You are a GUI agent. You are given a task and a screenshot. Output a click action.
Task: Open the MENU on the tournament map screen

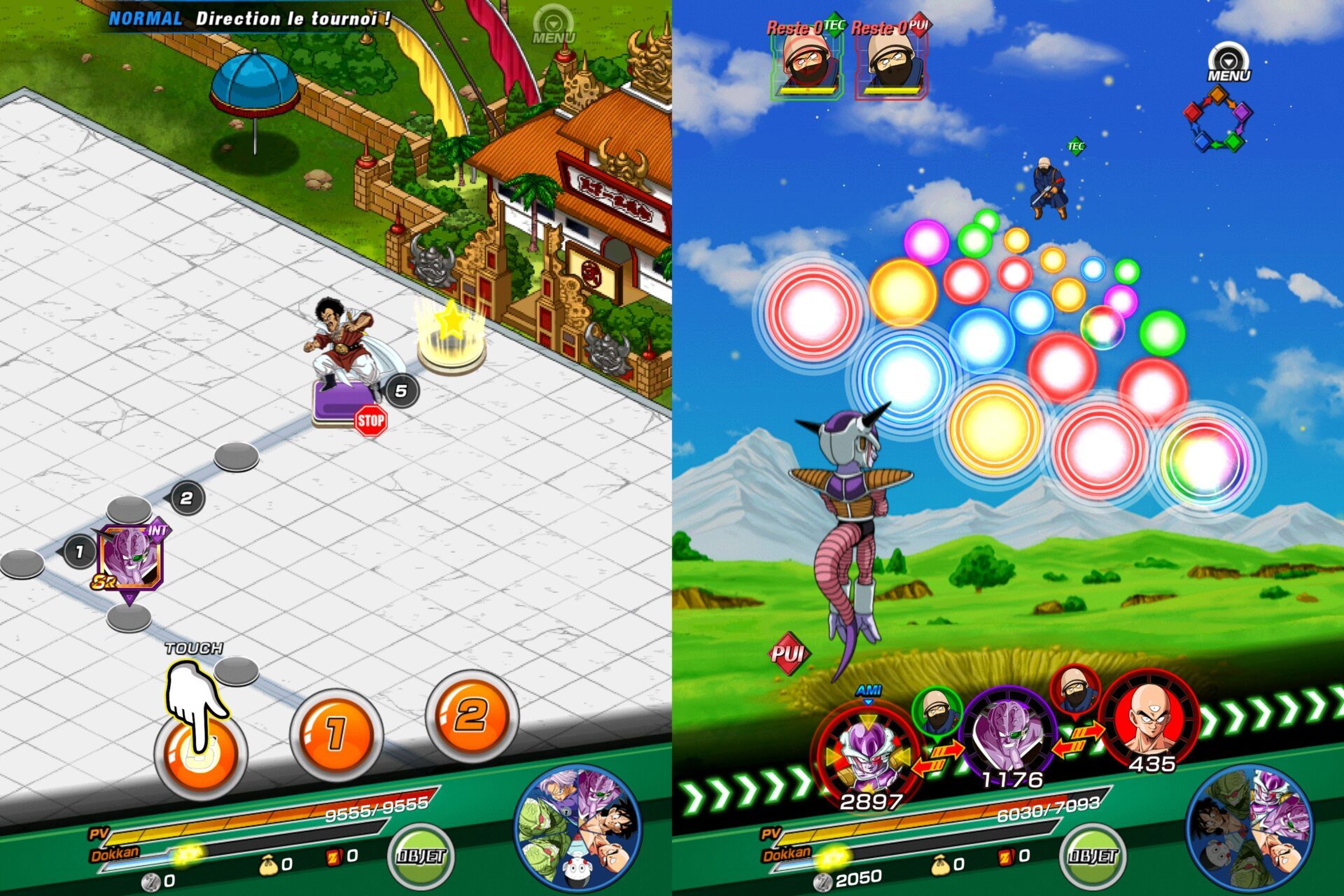click(x=553, y=27)
